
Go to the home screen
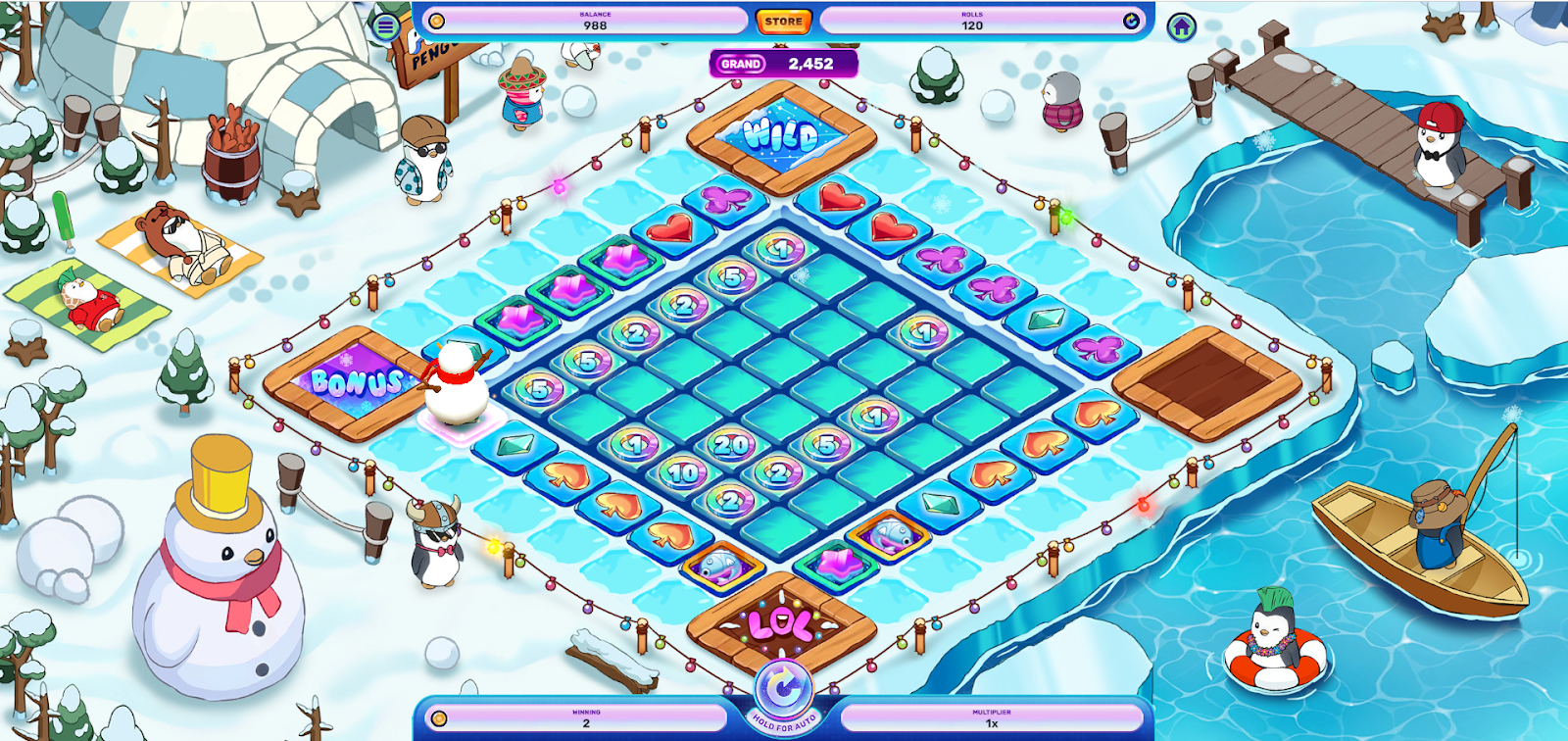click(x=1182, y=26)
